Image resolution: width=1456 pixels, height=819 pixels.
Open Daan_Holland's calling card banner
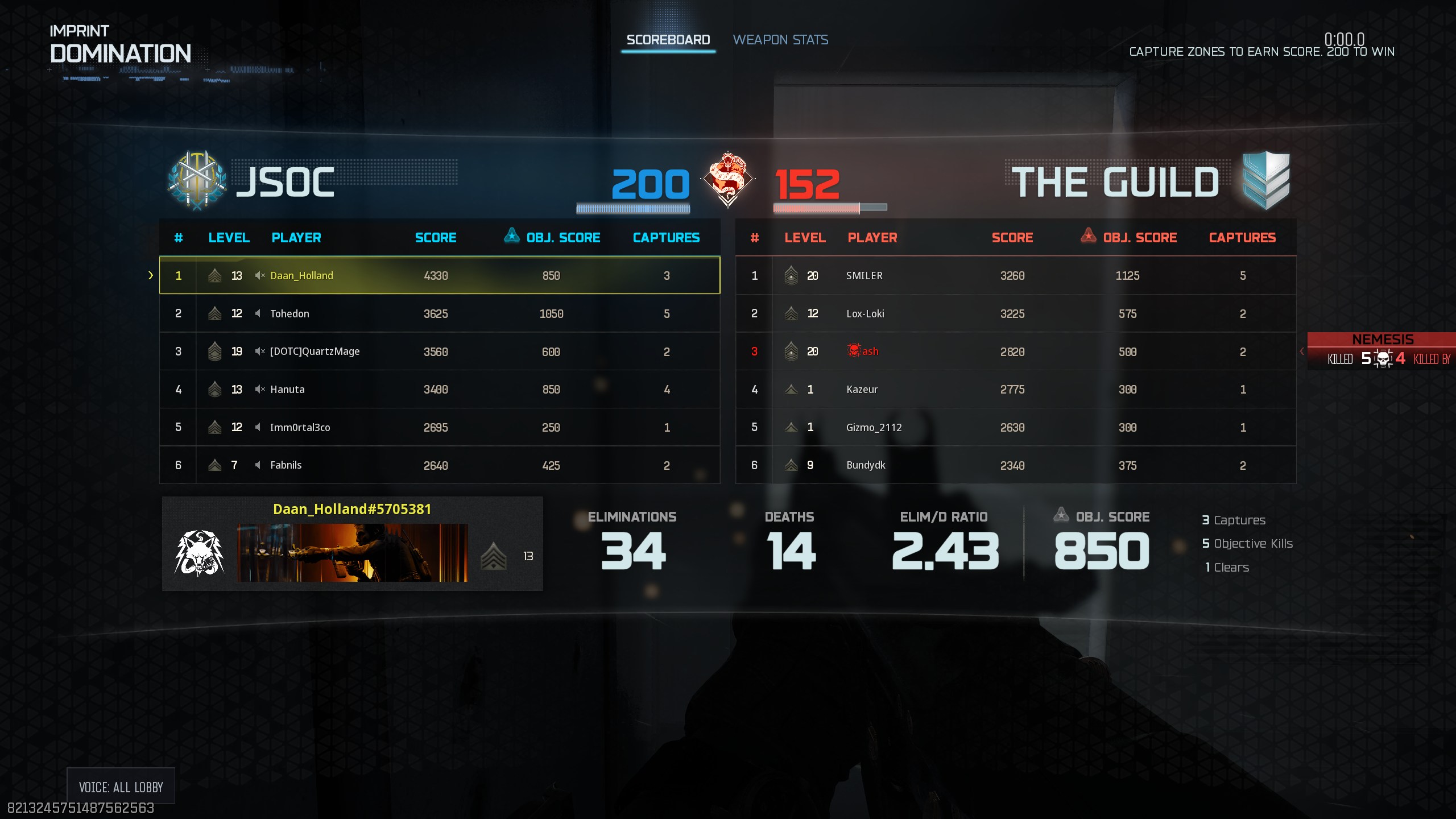tap(352, 553)
